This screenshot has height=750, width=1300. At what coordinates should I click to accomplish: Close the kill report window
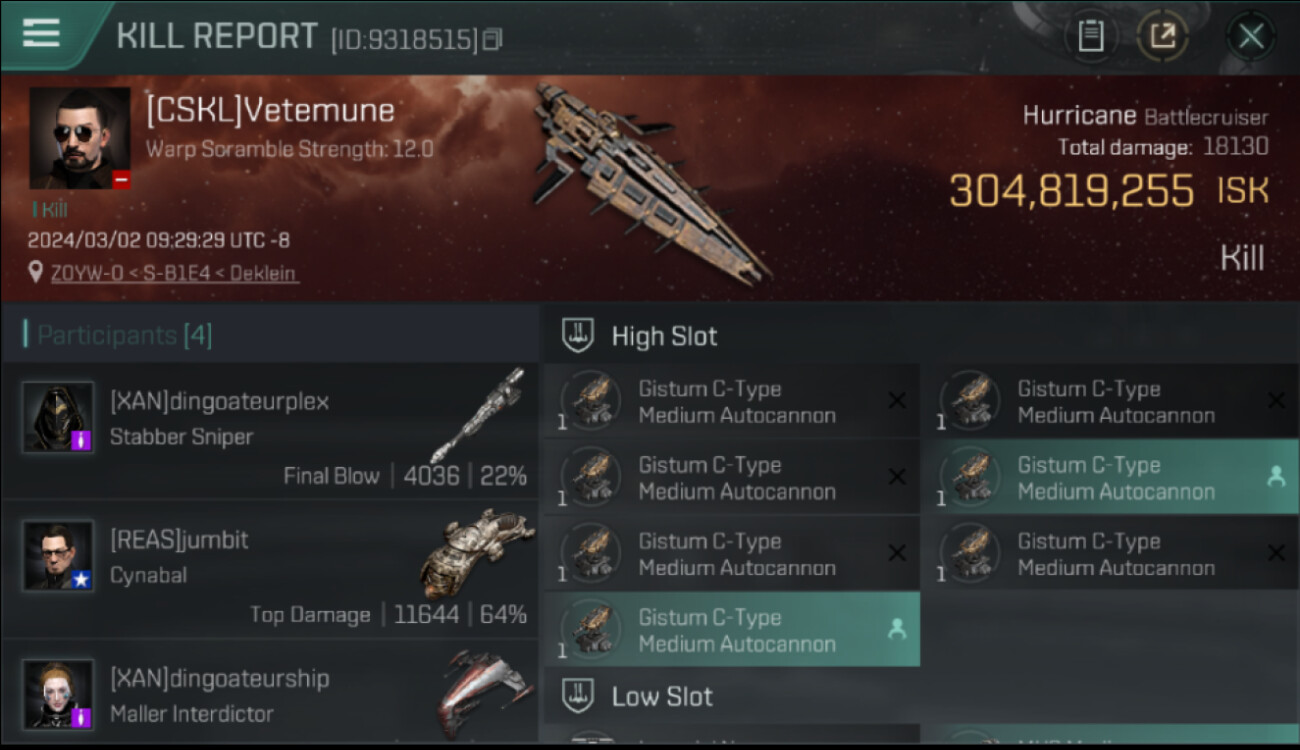pyautogui.click(x=1250, y=37)
